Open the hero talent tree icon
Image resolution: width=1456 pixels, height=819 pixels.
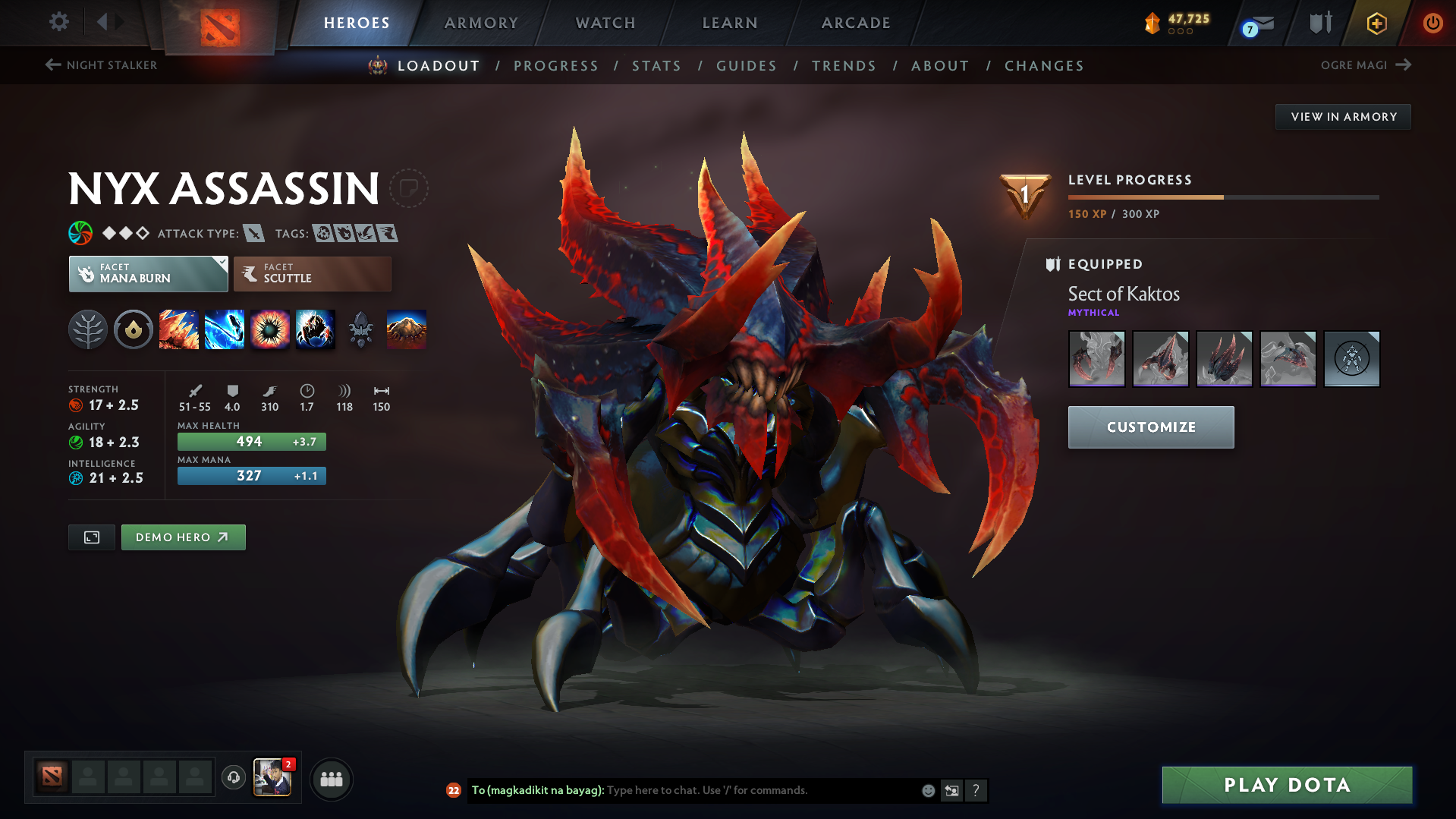coord(88,329)
